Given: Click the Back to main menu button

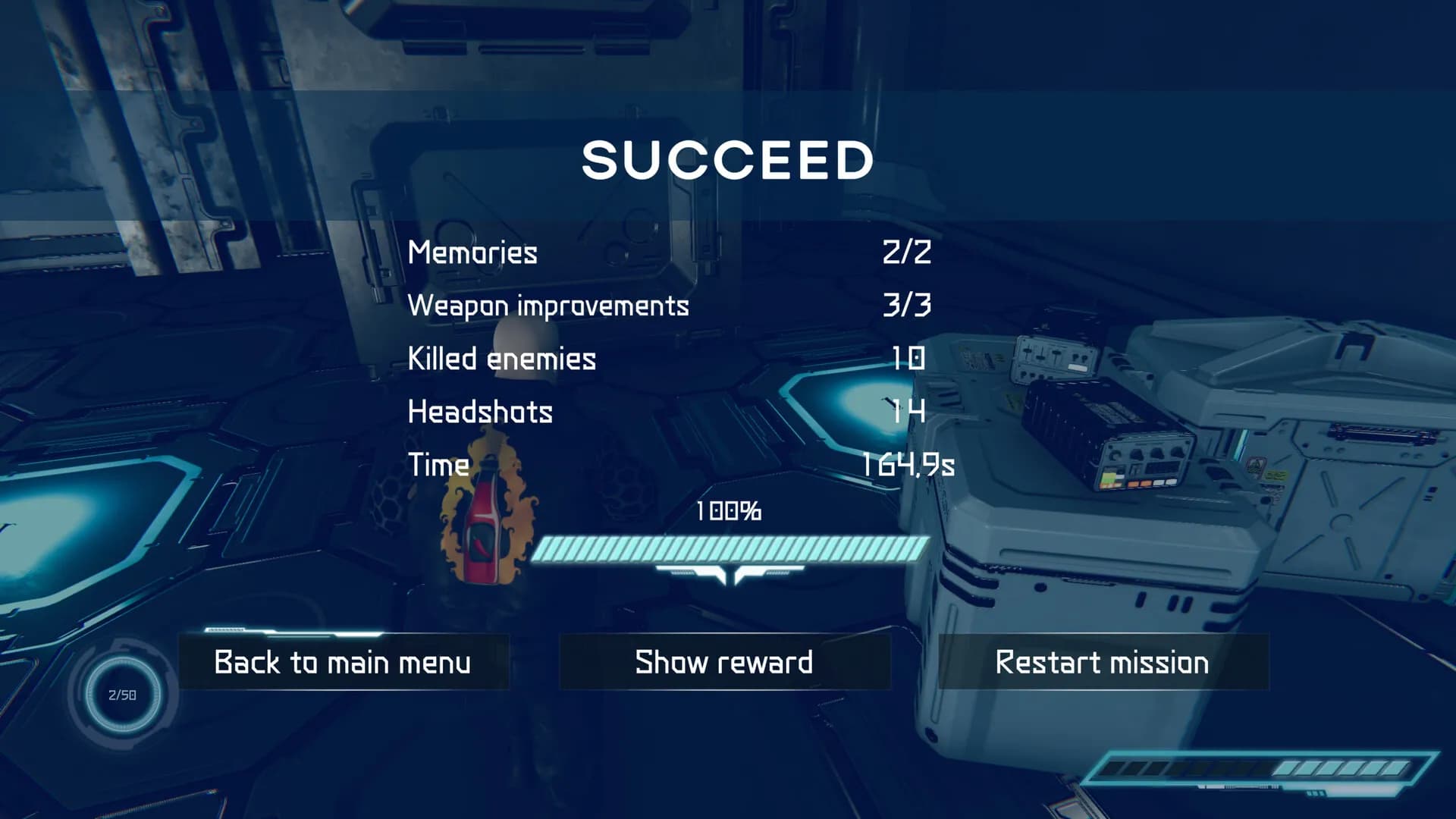Looking at the screenshot, I should pyautogui.click(x=342, y=662).
